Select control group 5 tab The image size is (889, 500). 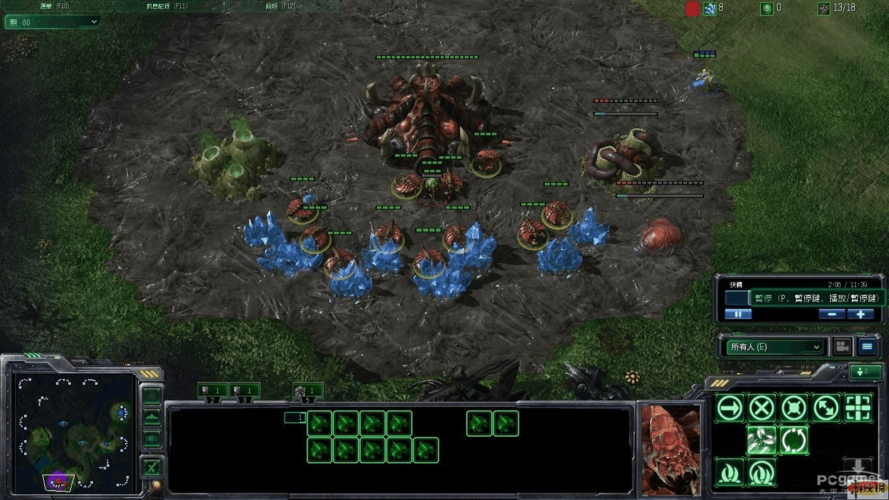coord(307,390)
